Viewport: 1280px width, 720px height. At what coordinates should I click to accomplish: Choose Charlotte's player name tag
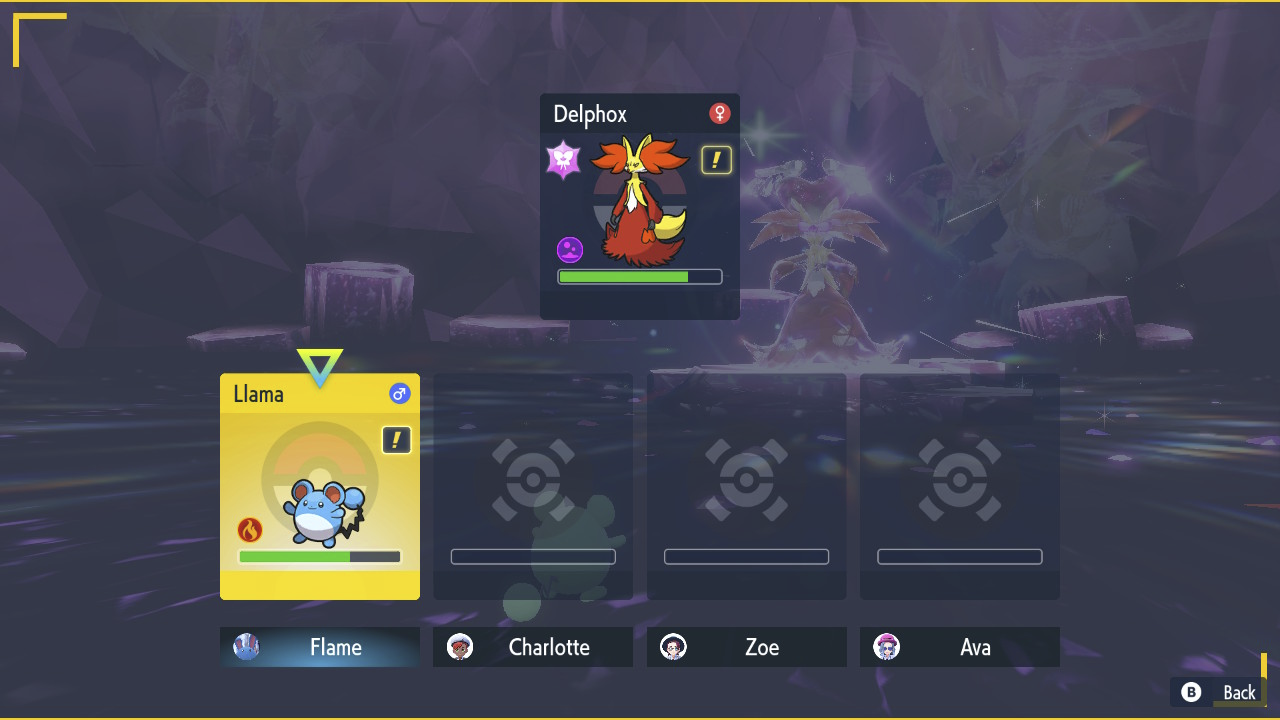coord(533,647)
